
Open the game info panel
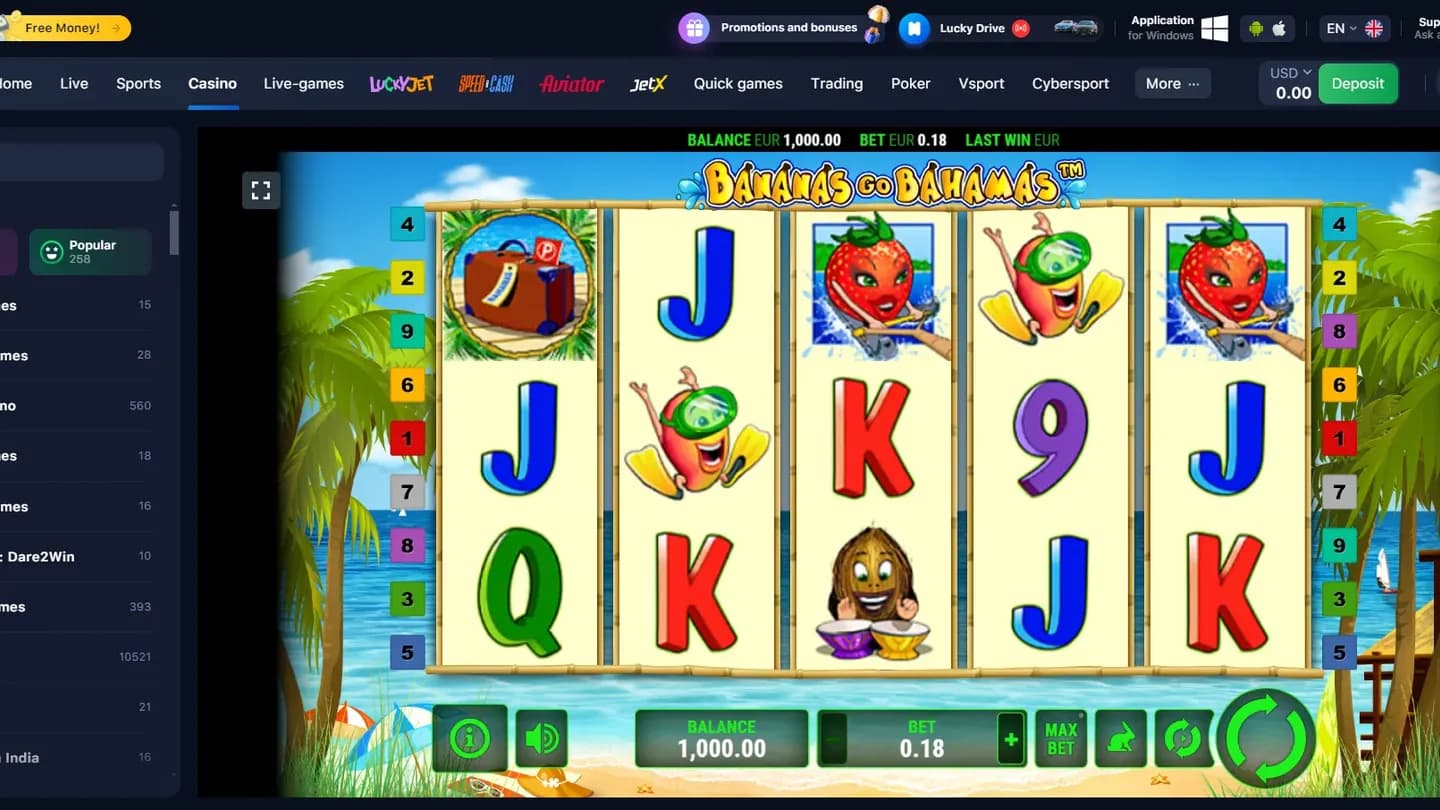469,737
